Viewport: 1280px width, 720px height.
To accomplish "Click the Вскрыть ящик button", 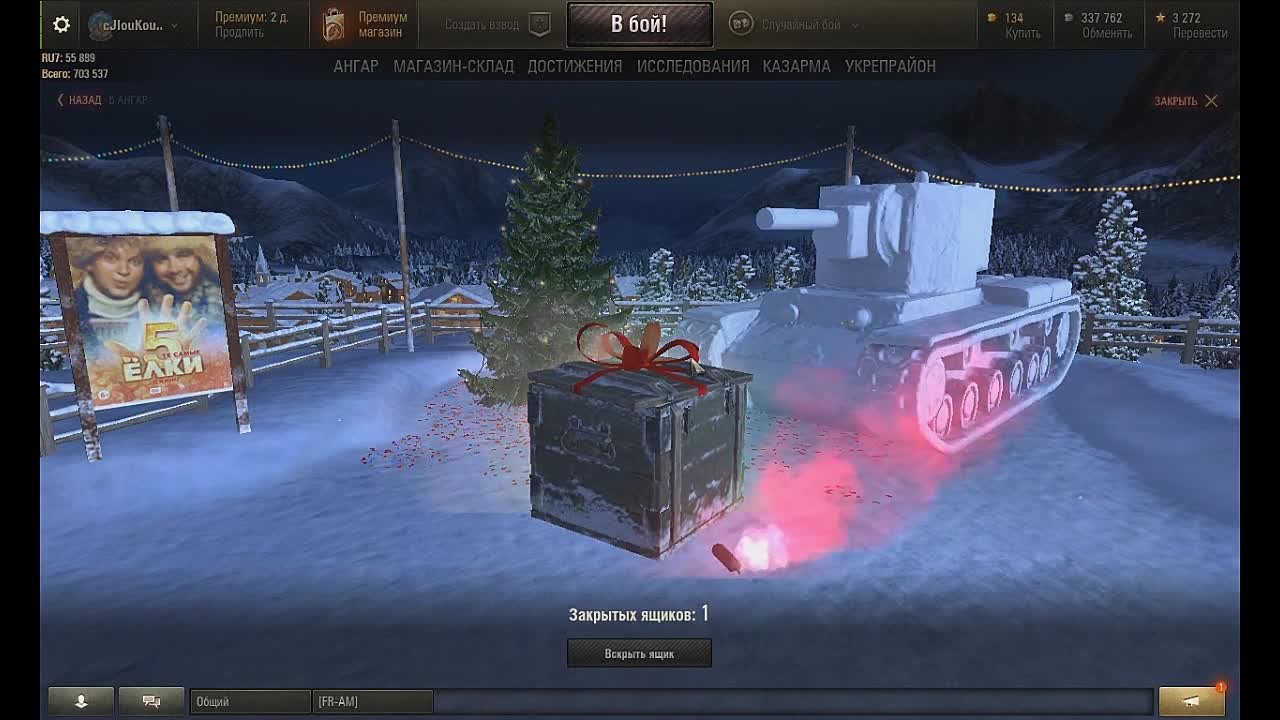I will 639,653.
